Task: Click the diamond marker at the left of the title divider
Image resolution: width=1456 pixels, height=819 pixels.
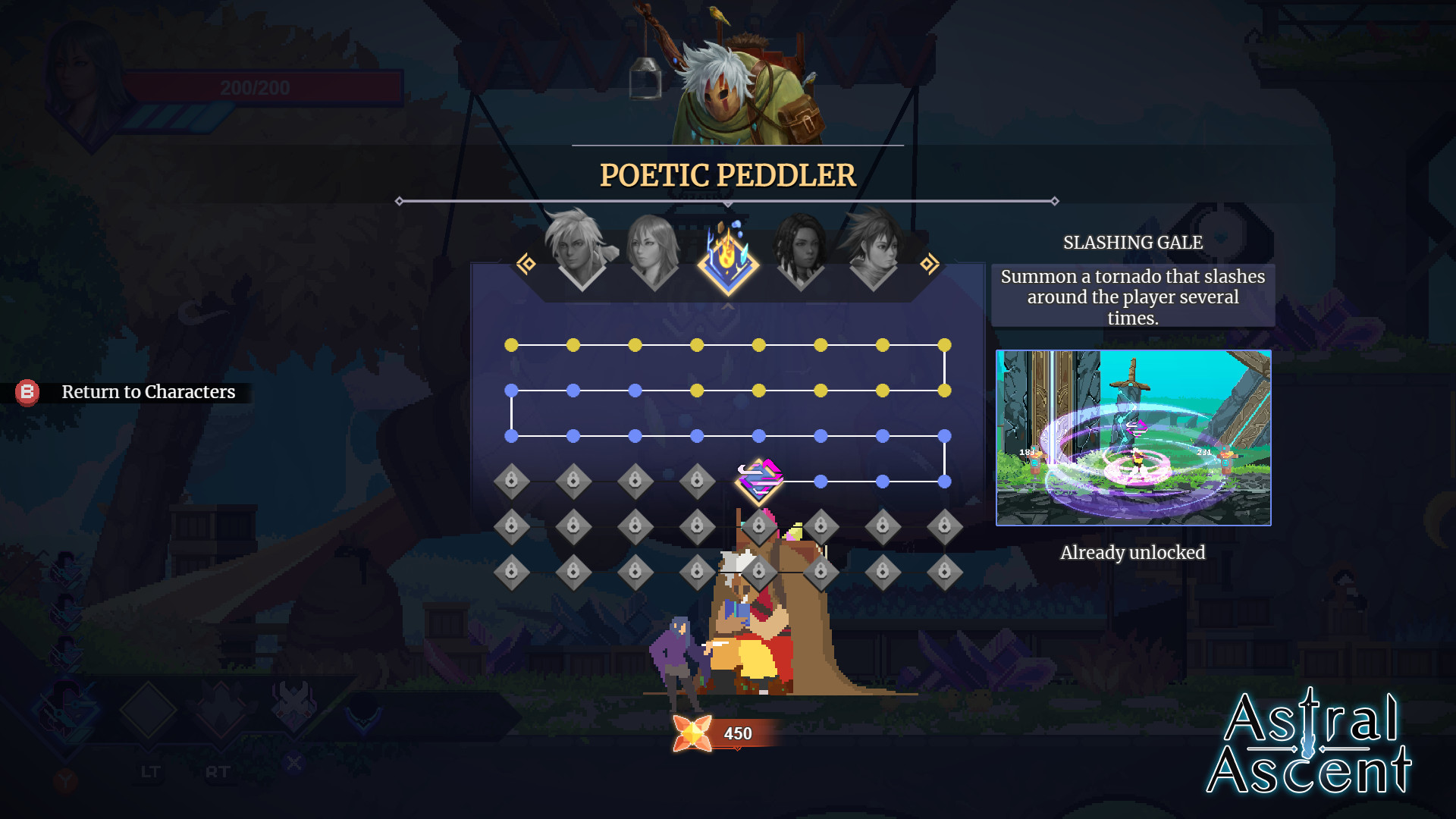Action: coord(400,201)
